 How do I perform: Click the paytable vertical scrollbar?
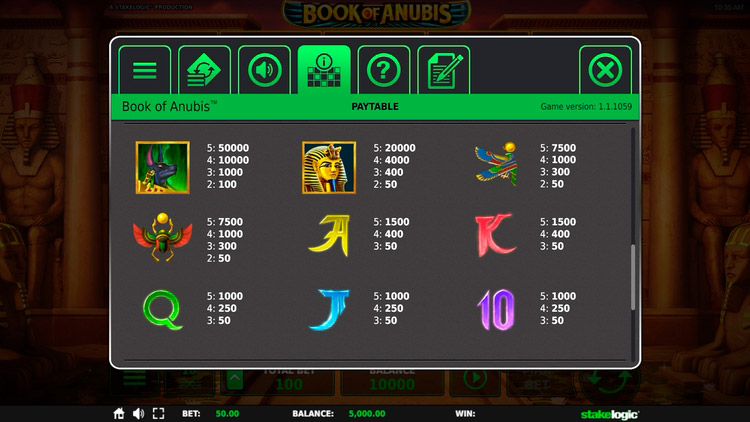pyautogui.click(x=632, y=280)
